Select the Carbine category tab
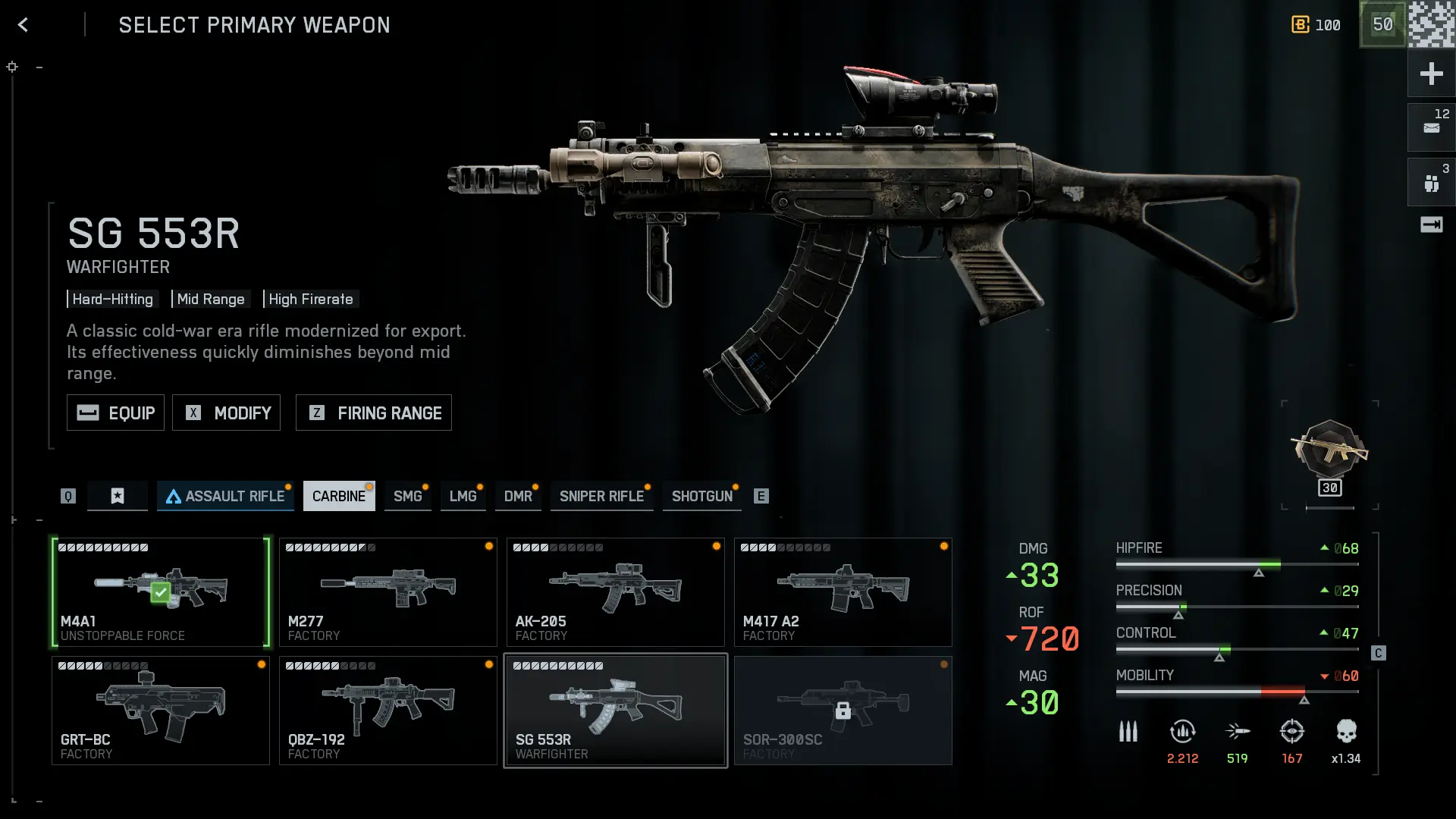 (x=338, y=496)
